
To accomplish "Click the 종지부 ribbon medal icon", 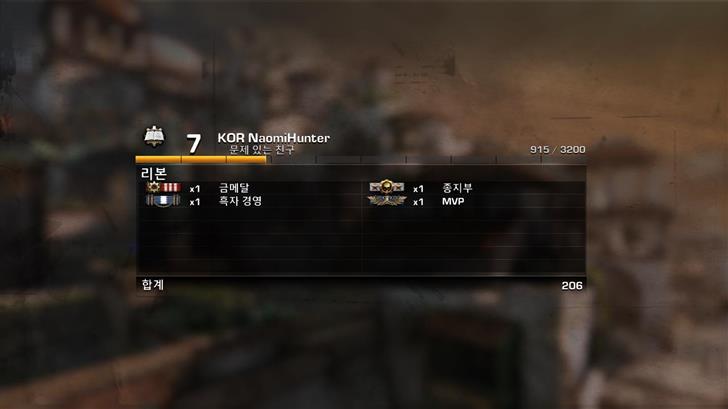I will coord(385,187).
